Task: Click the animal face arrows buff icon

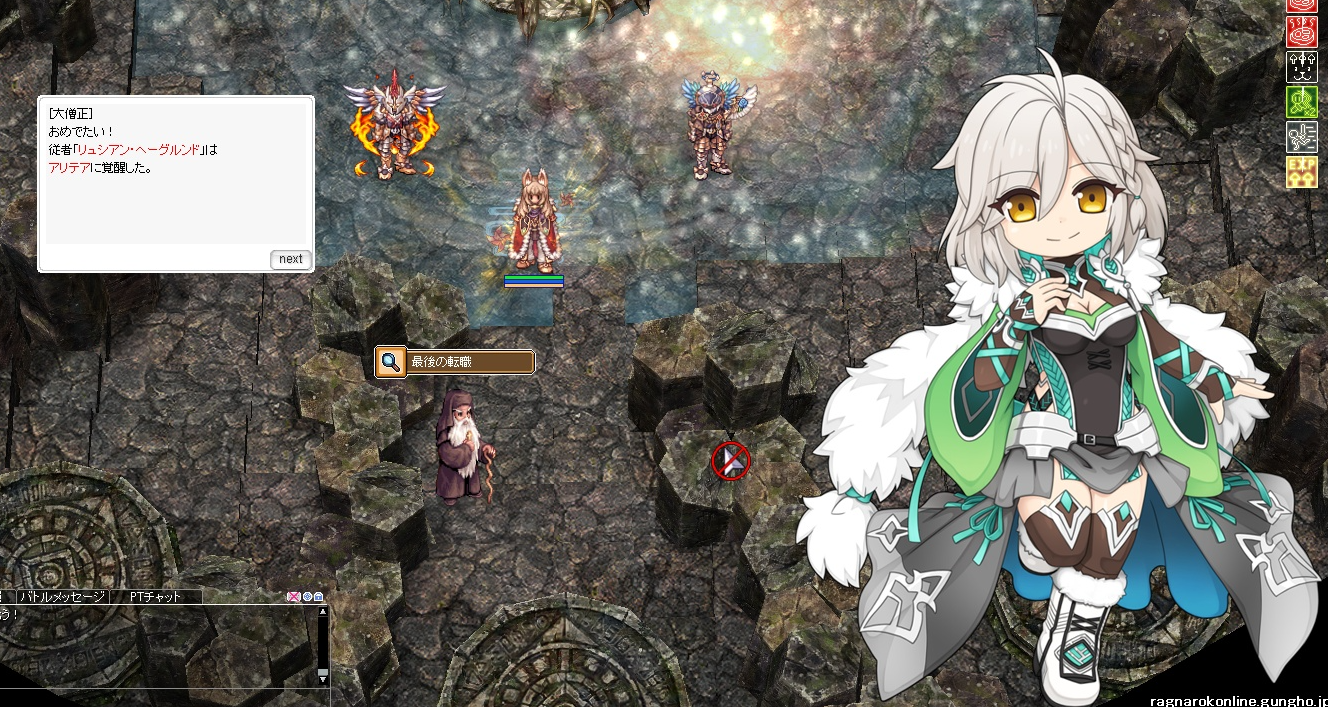Action: click(x=1301, y=68)
